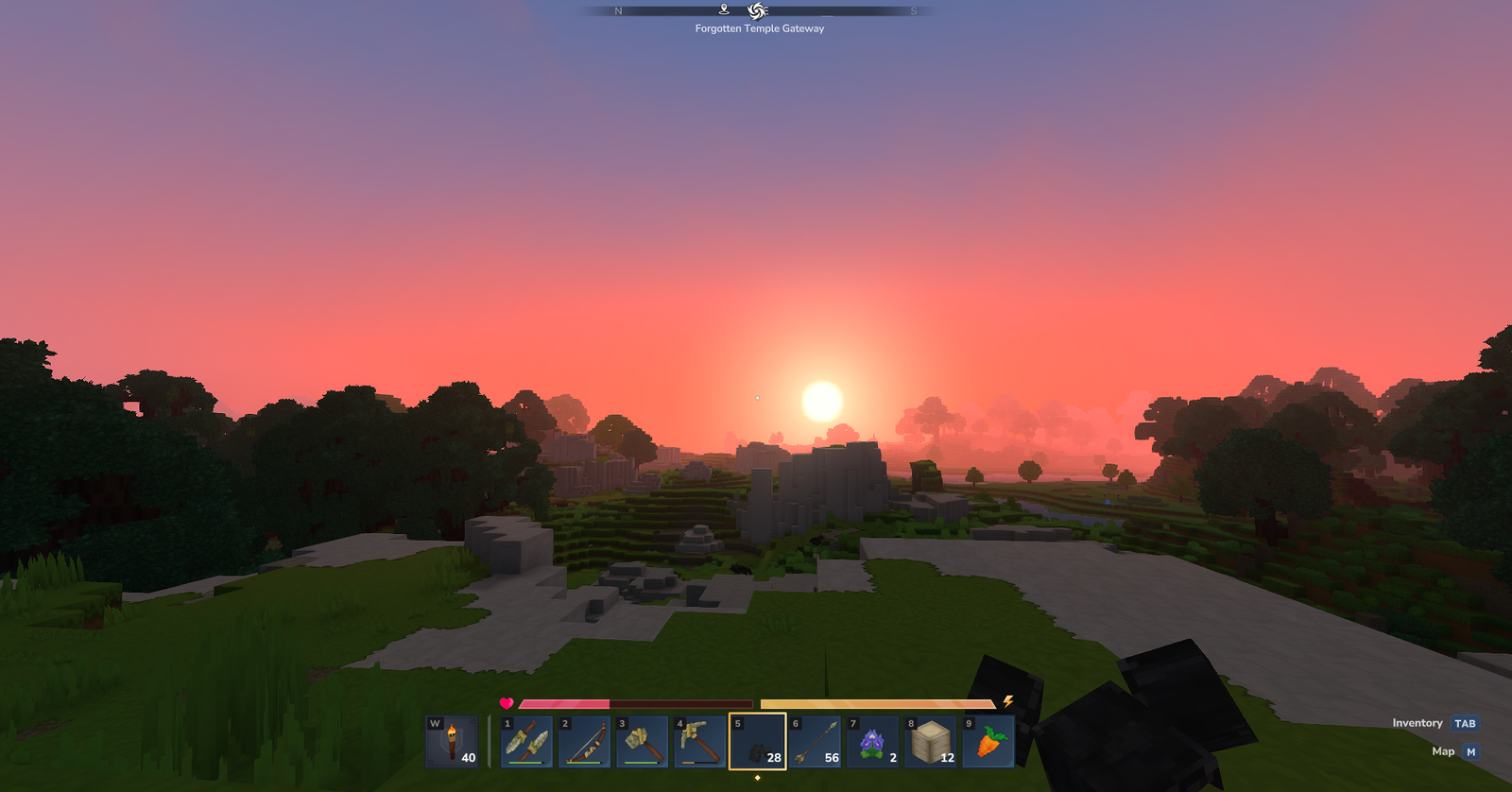Pick the arrow stack of 56
Viewport: 1512px width, 792px height.
(x=815, y=742)
